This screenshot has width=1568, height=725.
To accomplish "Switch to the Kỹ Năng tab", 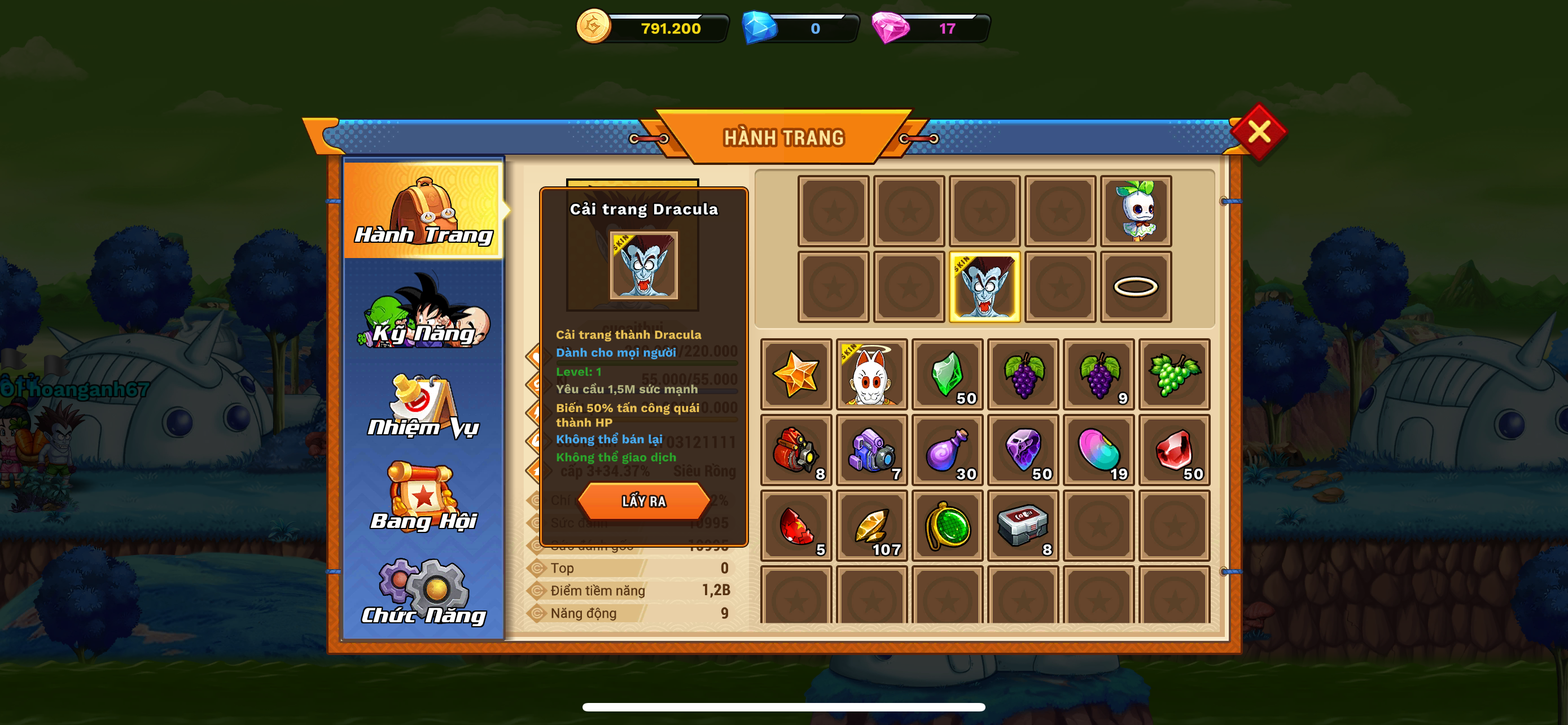I will pyautogui.click(x=424, y=313).
